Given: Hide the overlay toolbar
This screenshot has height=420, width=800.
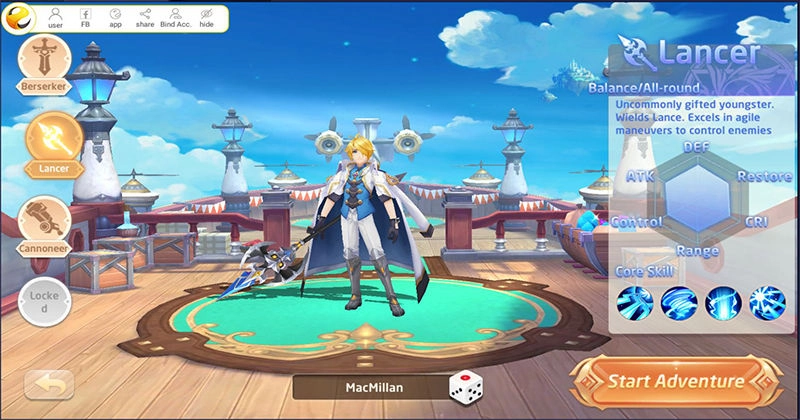Looking at the screenshot, I should (207, 17).
